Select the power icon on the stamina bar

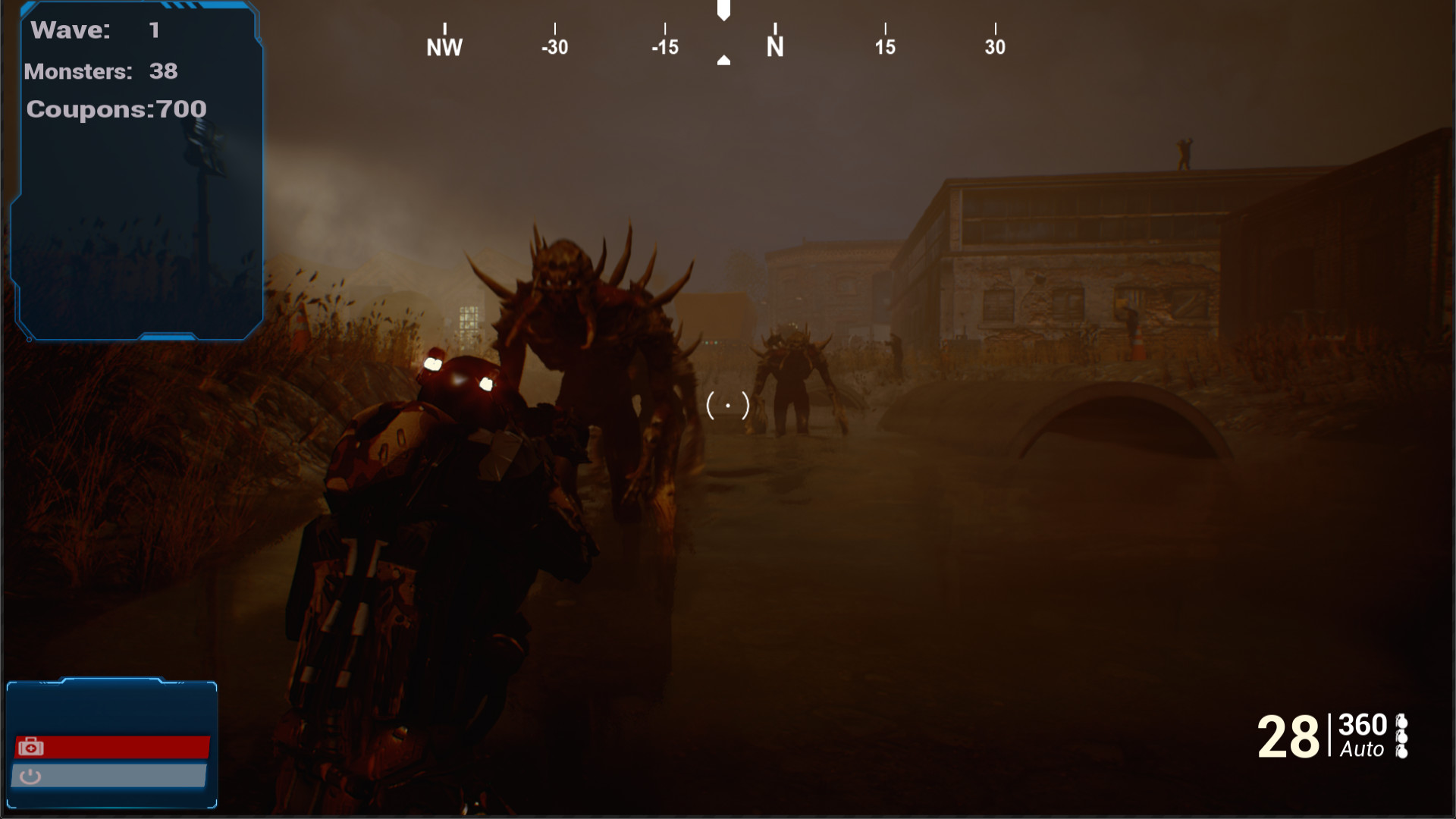(31, 776)
